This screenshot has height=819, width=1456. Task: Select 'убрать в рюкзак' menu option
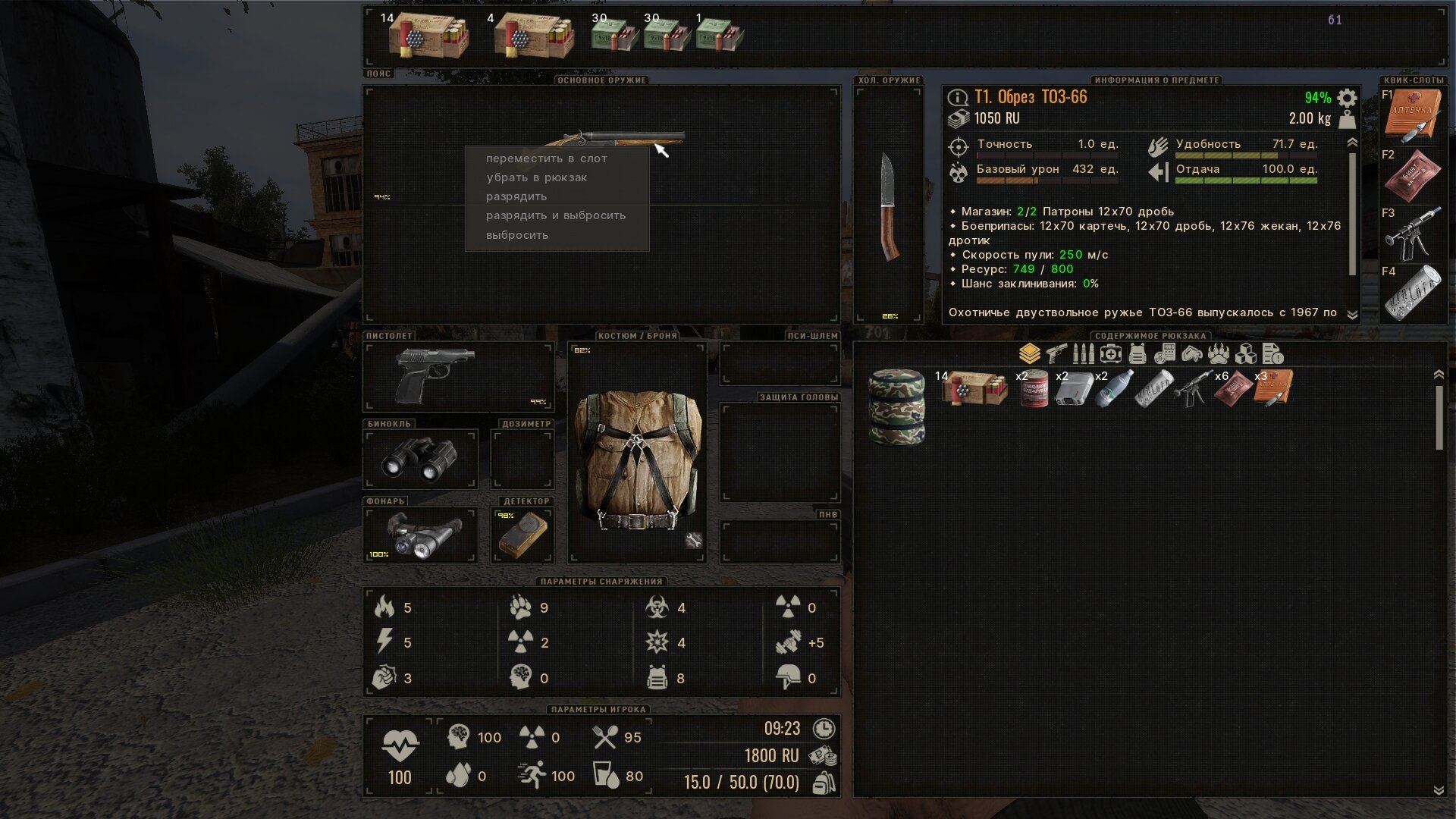(x=536, y=177)
